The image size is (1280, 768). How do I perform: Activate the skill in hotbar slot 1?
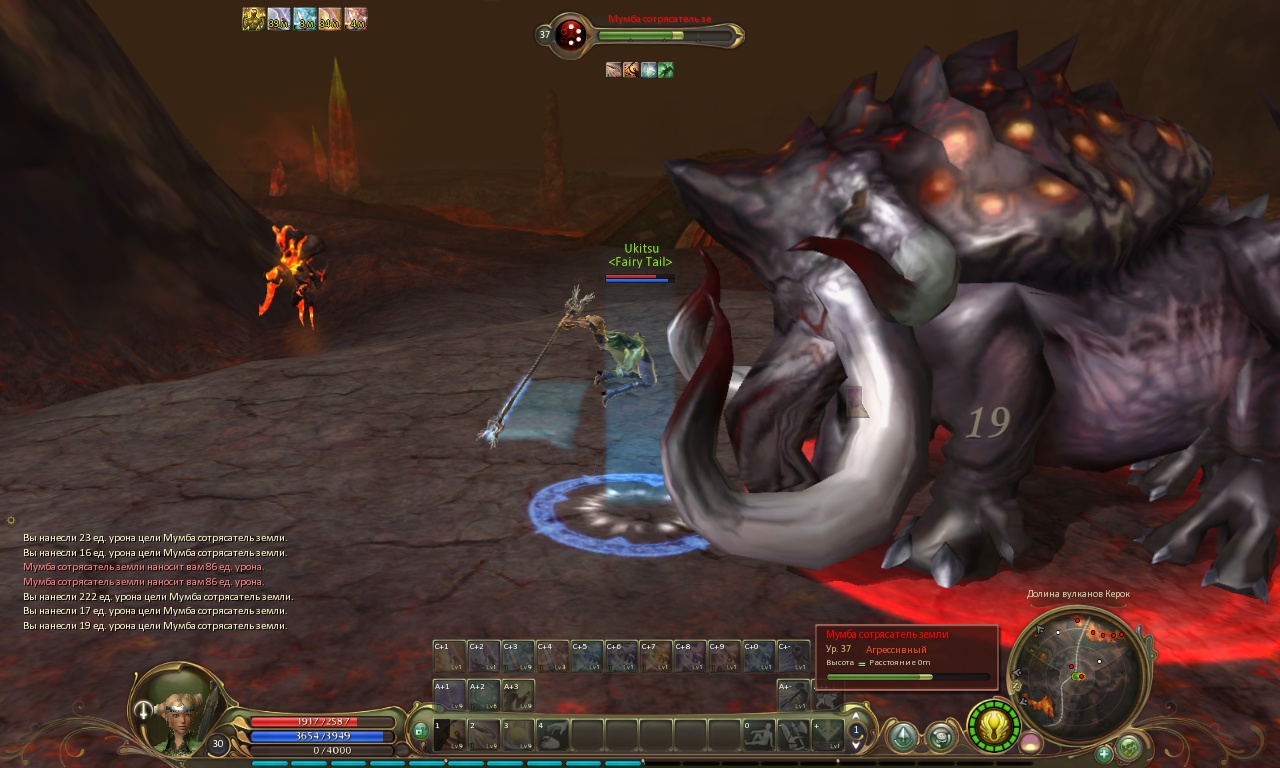pos(450,735)
